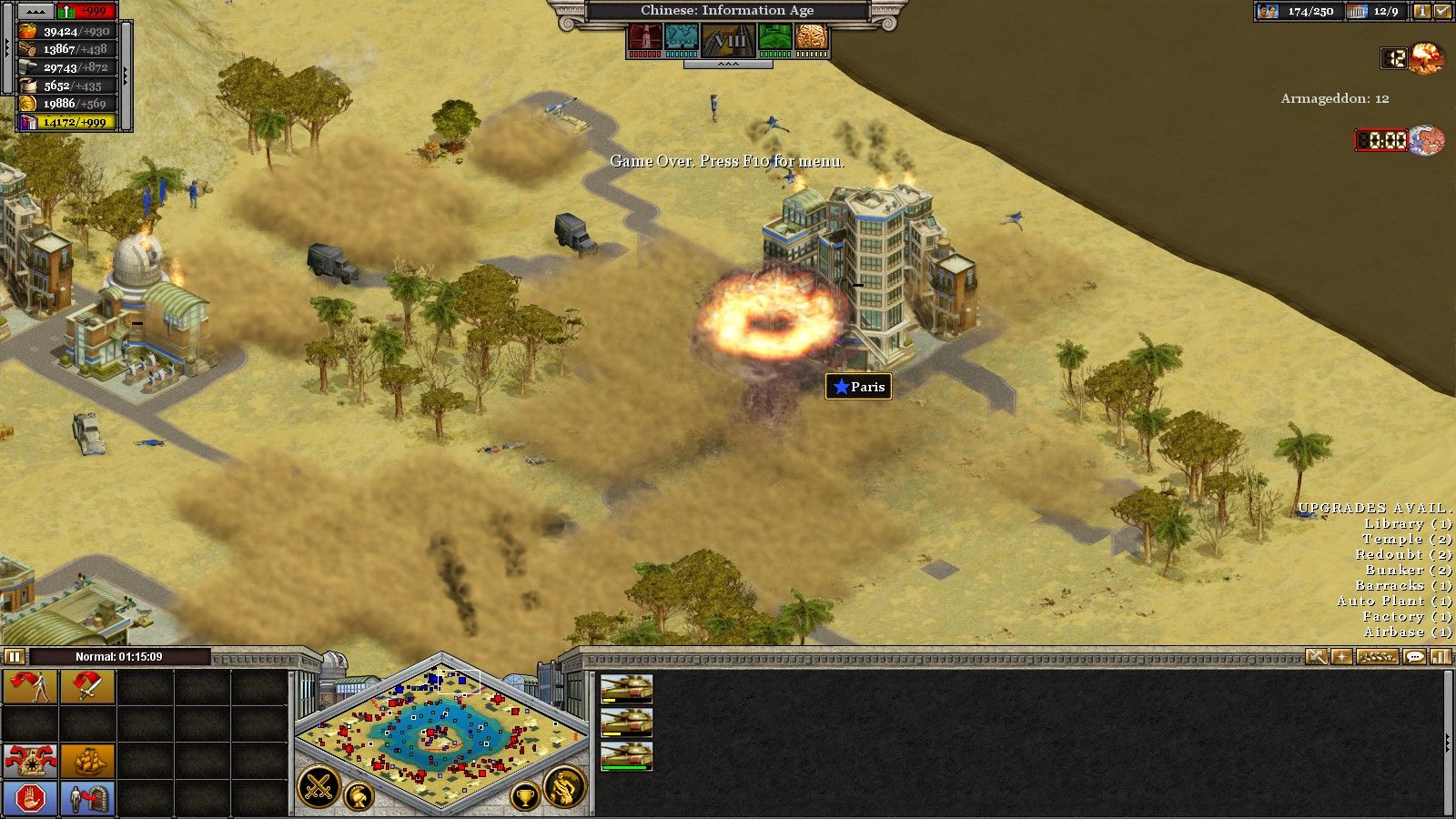The image size is (1456, 819).
Task: Select the patrol command with walking figure
Action: point(30,687)
